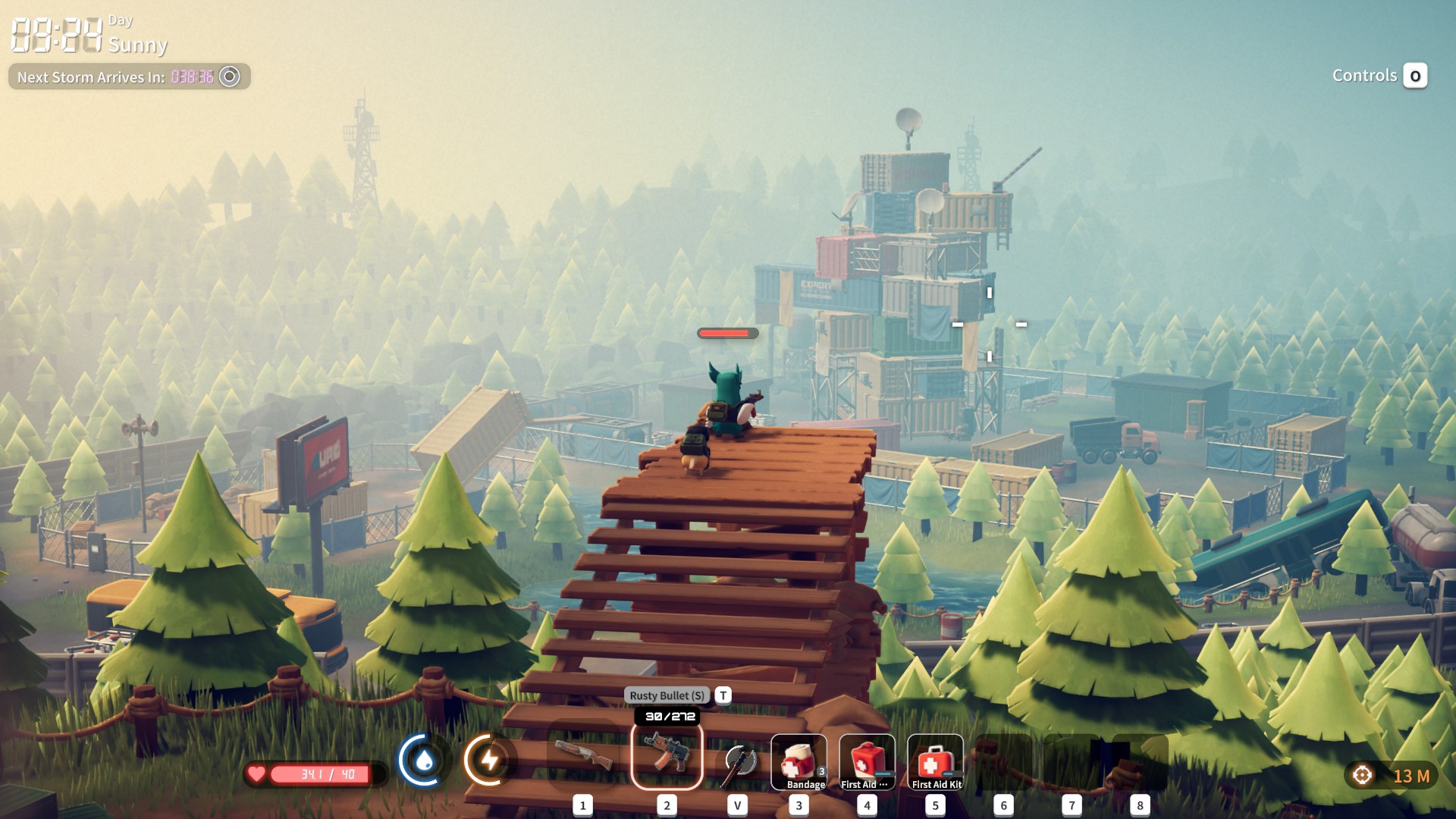Click the waypoint crosshair beside 13 M
Image resolution: width=1456 pixels, height=819 pixels.
1361,773
